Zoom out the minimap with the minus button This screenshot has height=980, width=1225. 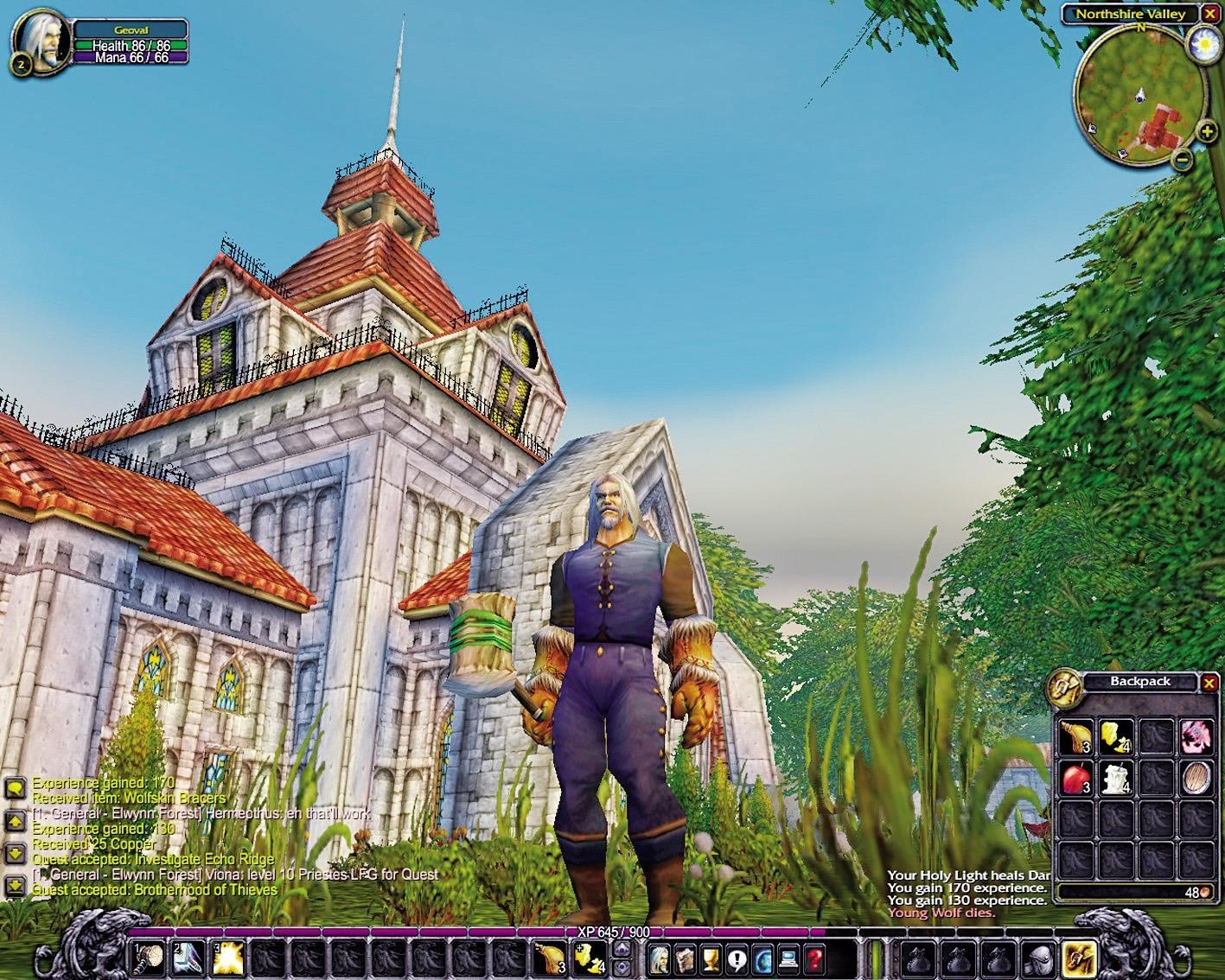(1184, 159)
